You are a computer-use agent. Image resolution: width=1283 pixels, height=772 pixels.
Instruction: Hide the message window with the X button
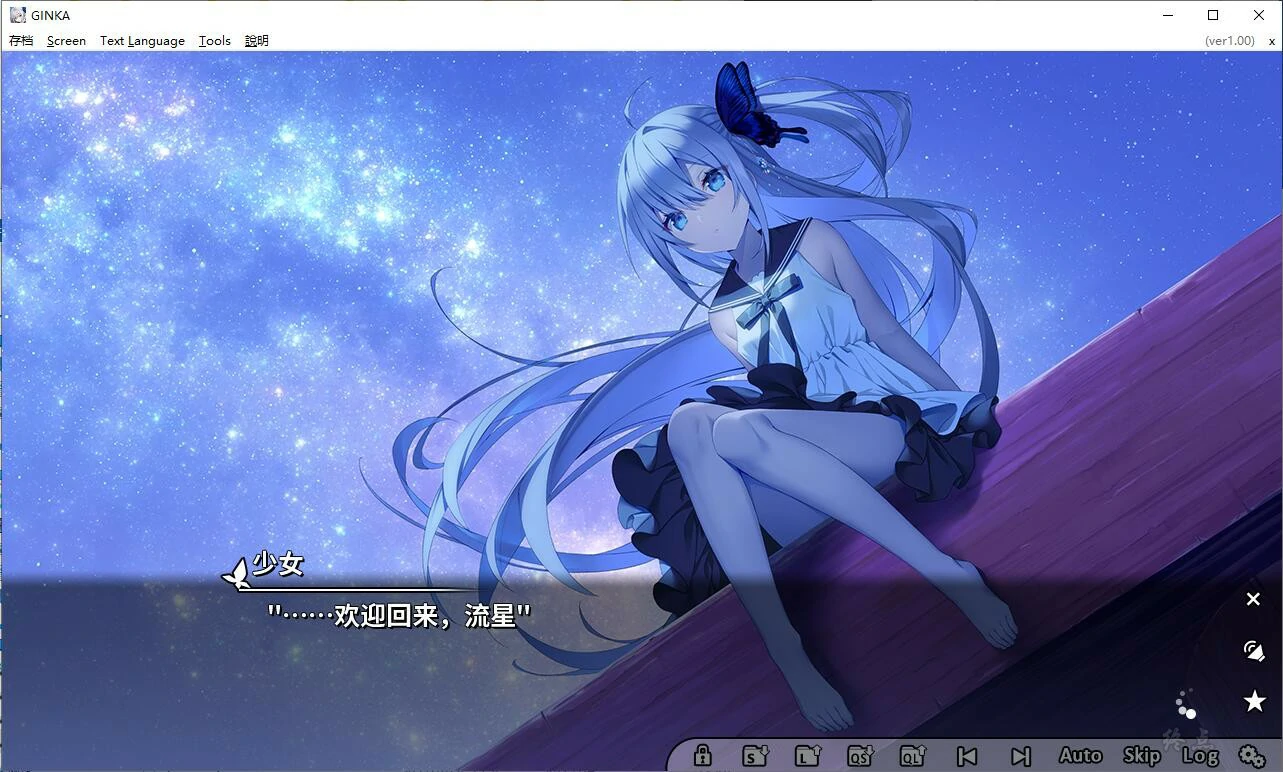click(x=1253, y=598)
